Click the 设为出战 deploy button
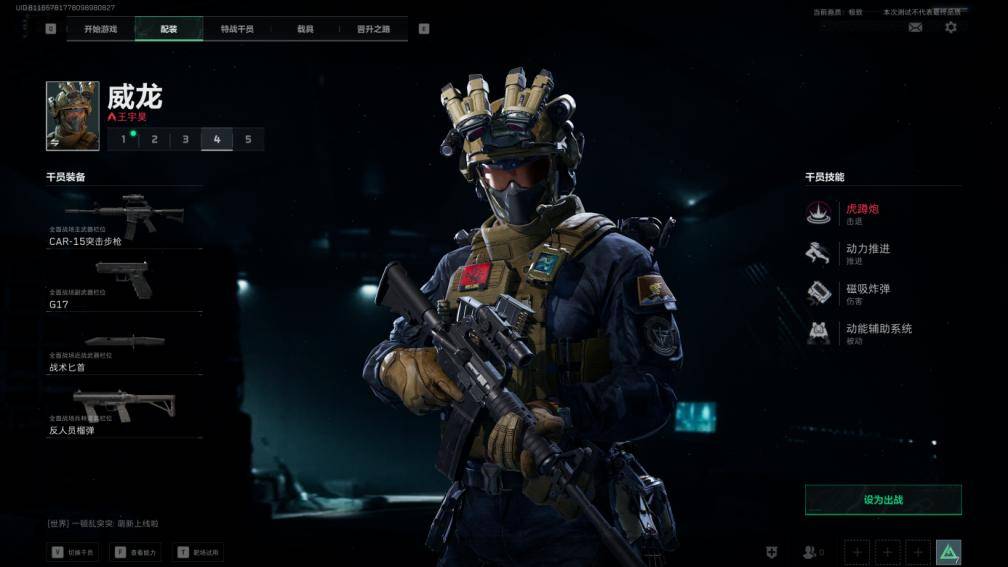 tap(883, 500)
